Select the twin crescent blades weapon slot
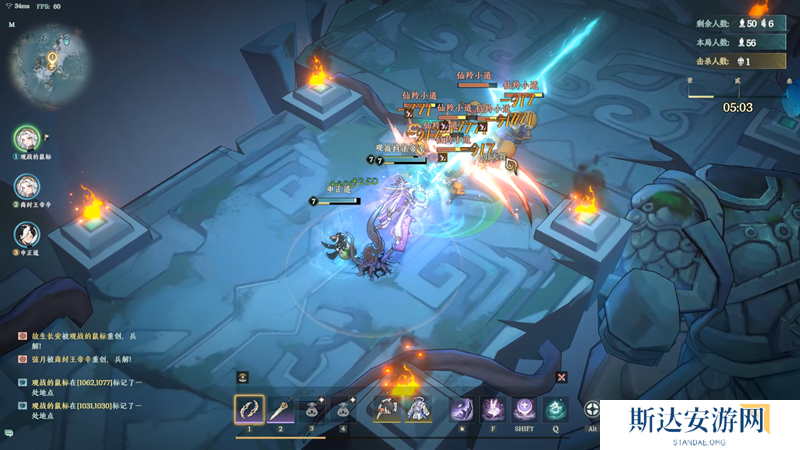 point(249,410)
